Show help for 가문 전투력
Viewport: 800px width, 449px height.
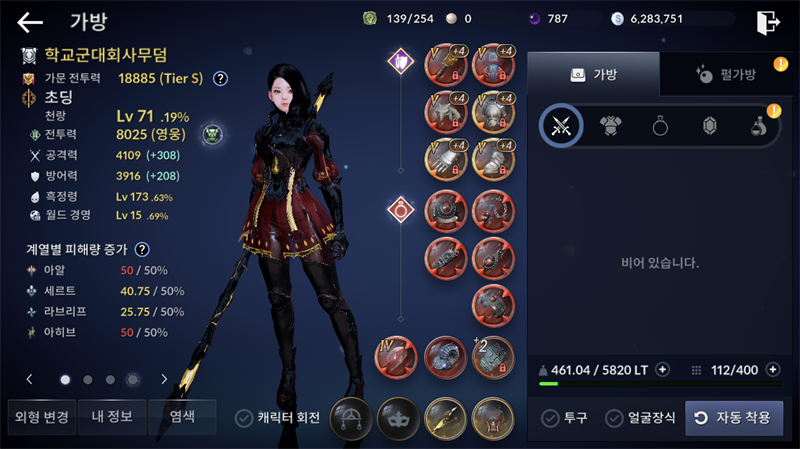point(220,78)
